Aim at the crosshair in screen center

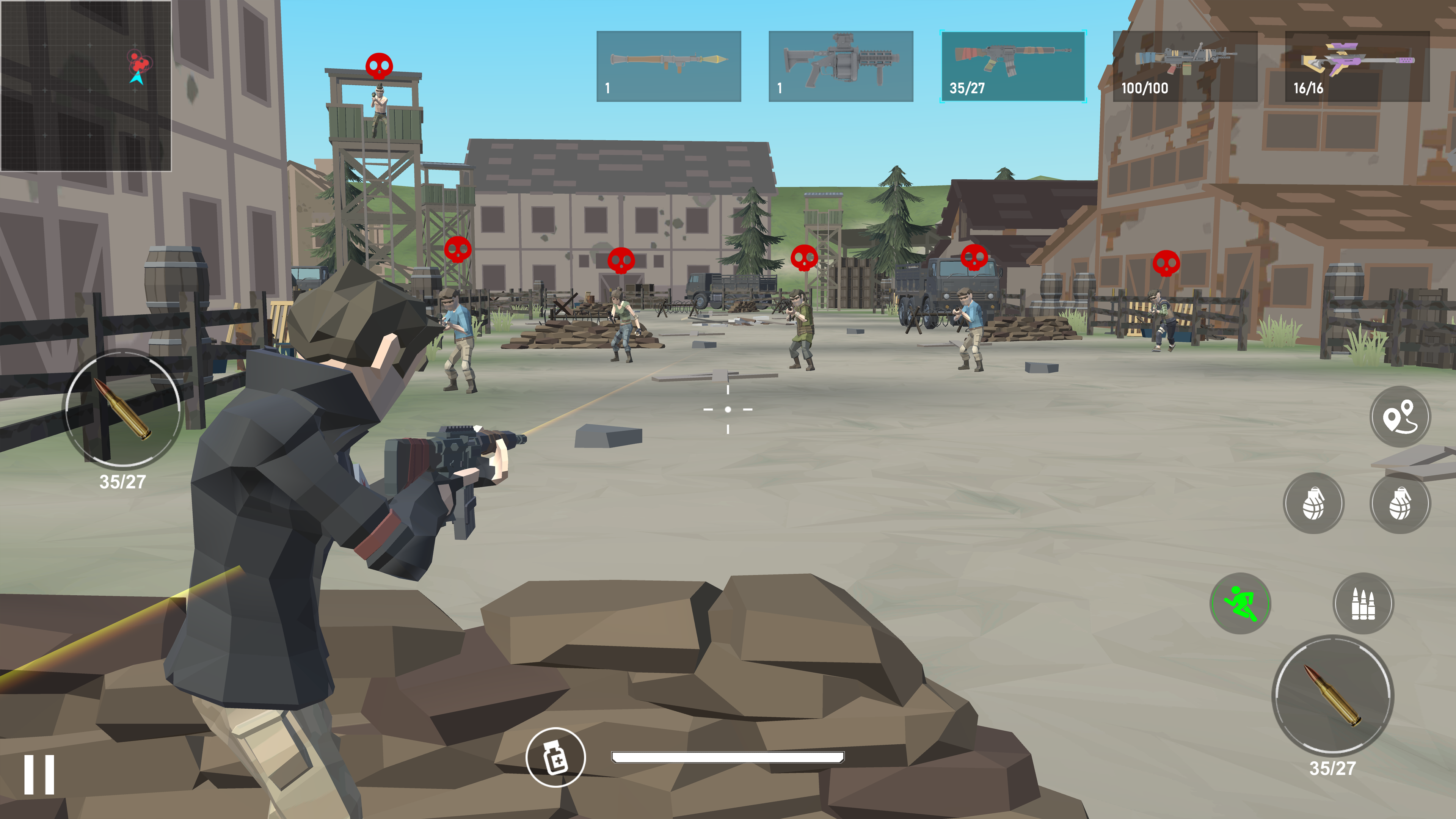(728, 410)
